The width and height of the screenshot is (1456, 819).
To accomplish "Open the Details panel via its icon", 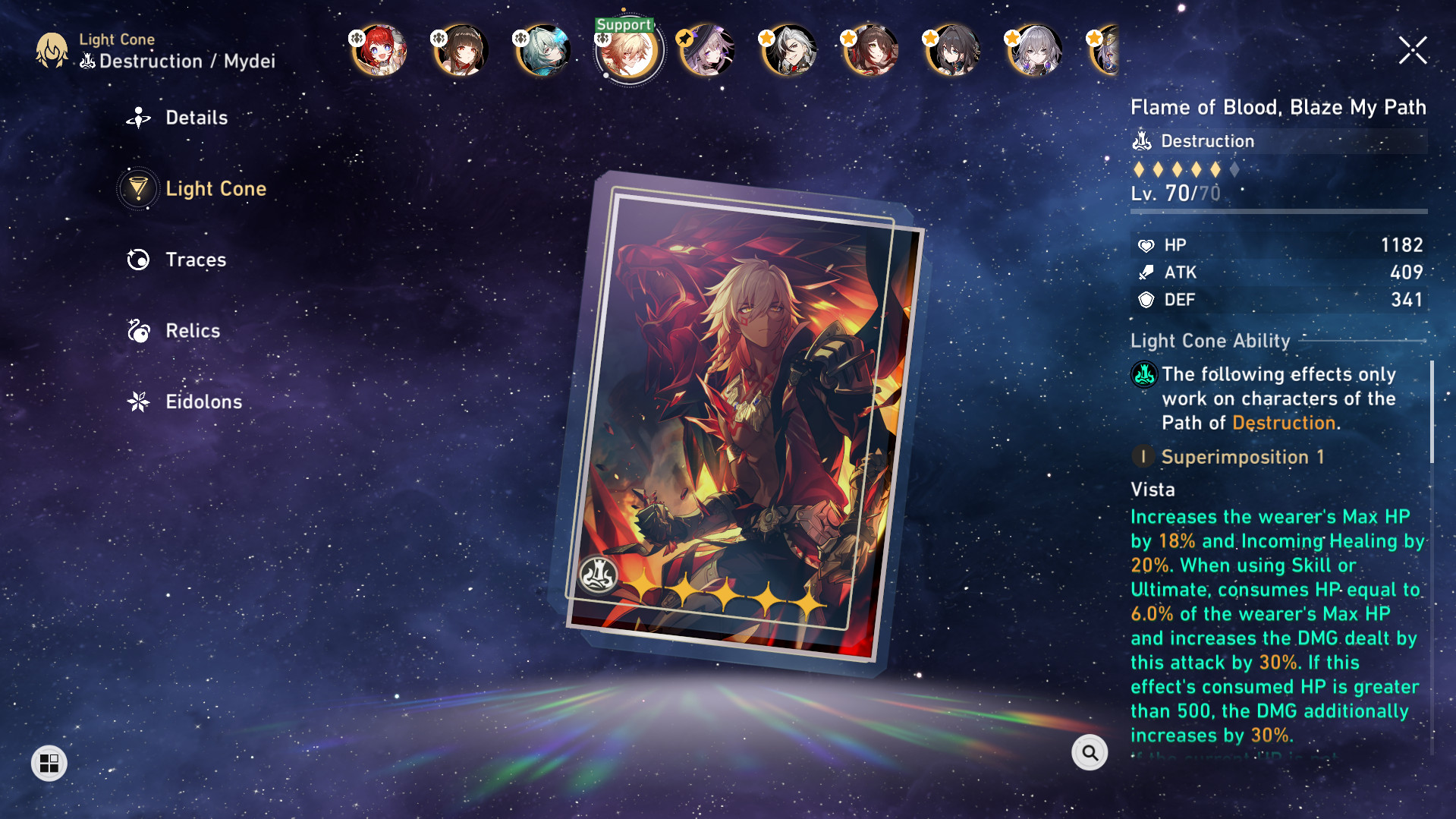I will pos(138,117).
